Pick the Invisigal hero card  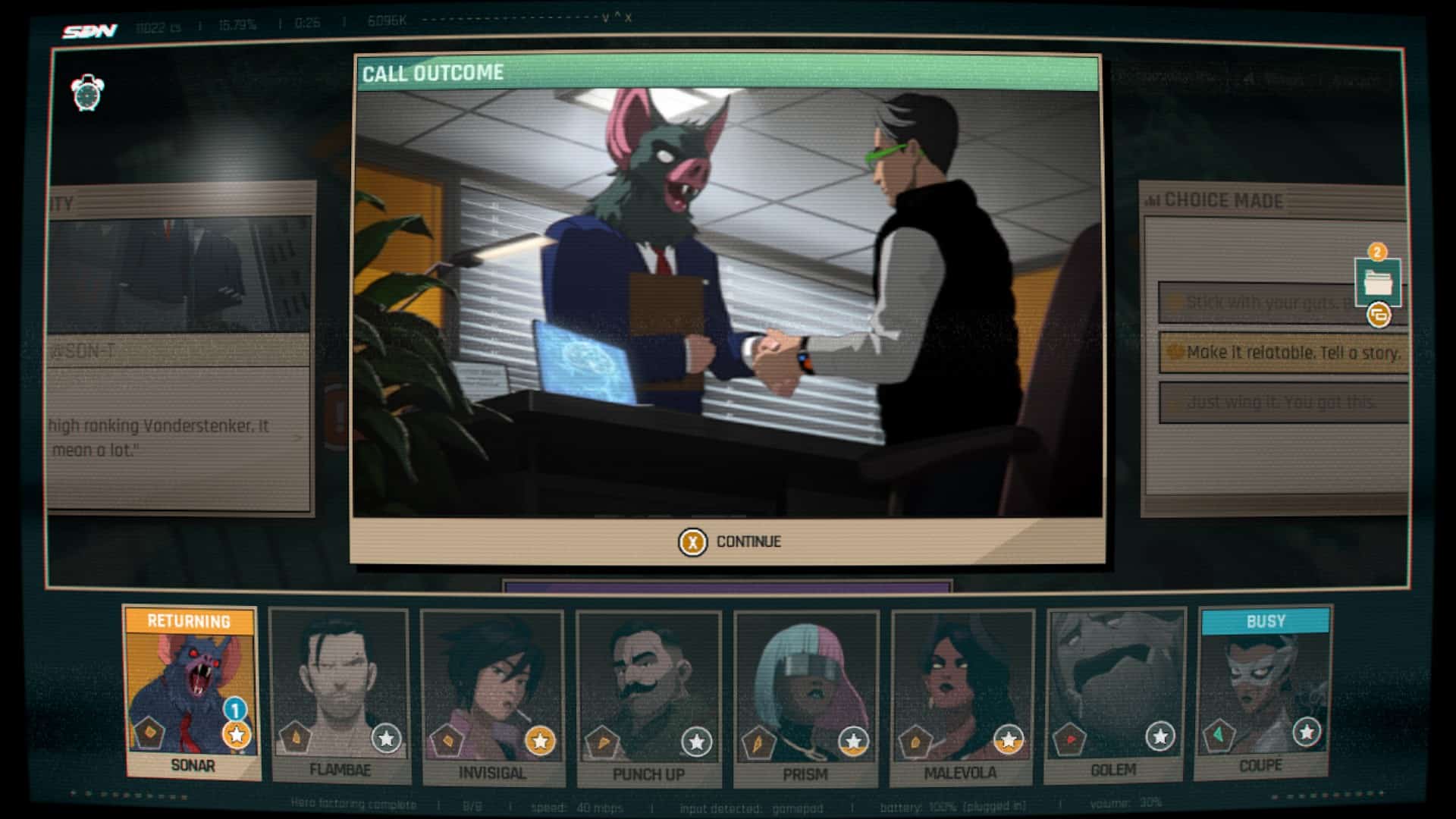[492, 698]
